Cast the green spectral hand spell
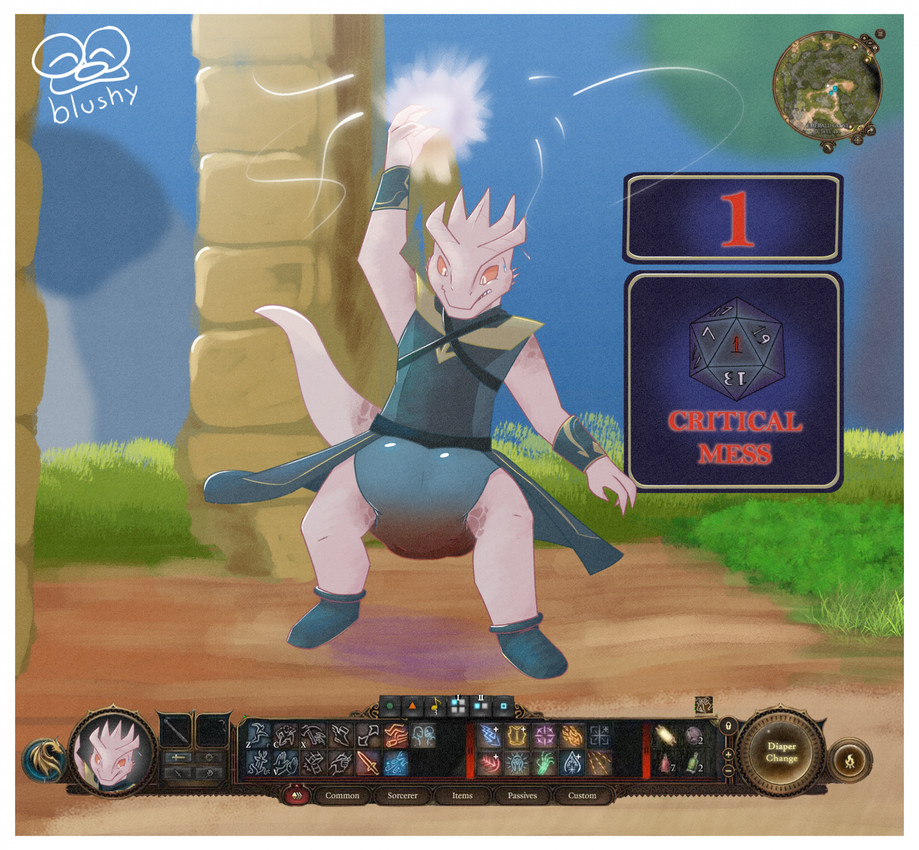Viewport: 919px width, 850px height. pos(543,763)
